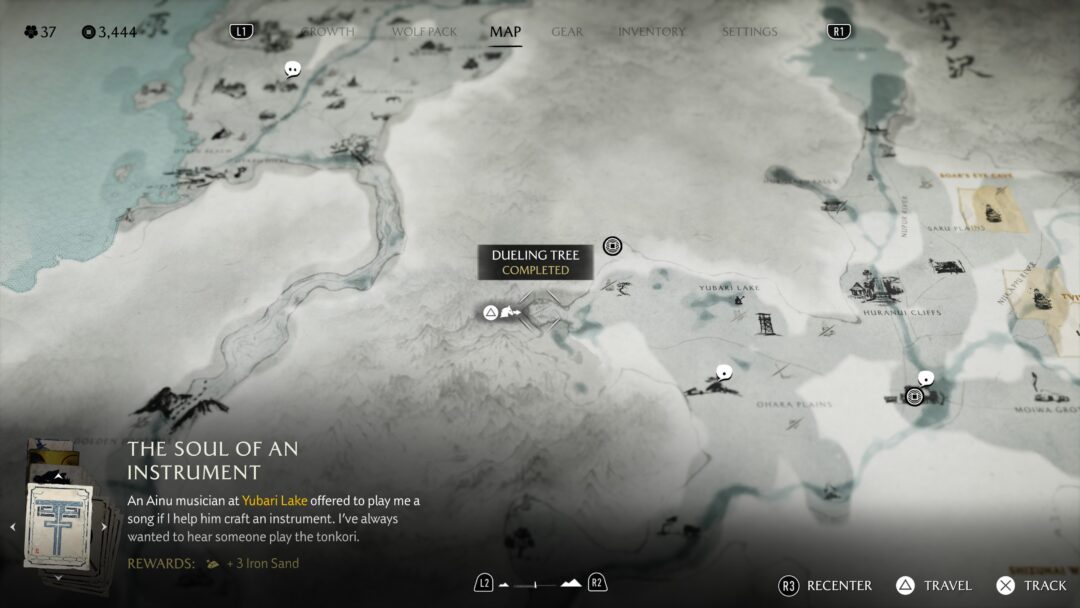The height and width of the screenshot is (608, 1080).
Task: Click the down arrow below the quest card
Action: [x=58, y=577]
